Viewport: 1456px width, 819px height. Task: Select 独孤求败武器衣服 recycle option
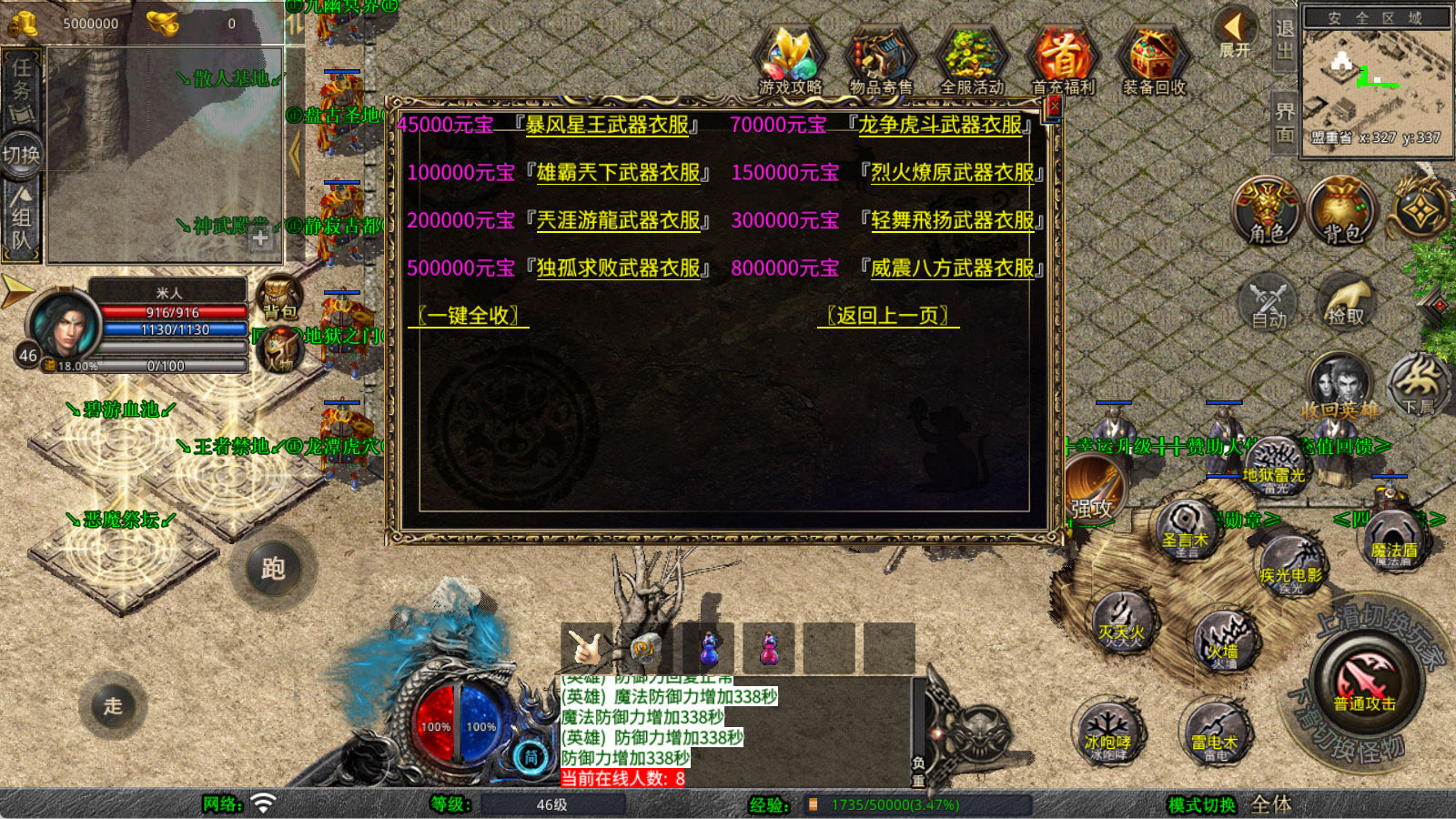click(x=618, y=268)
